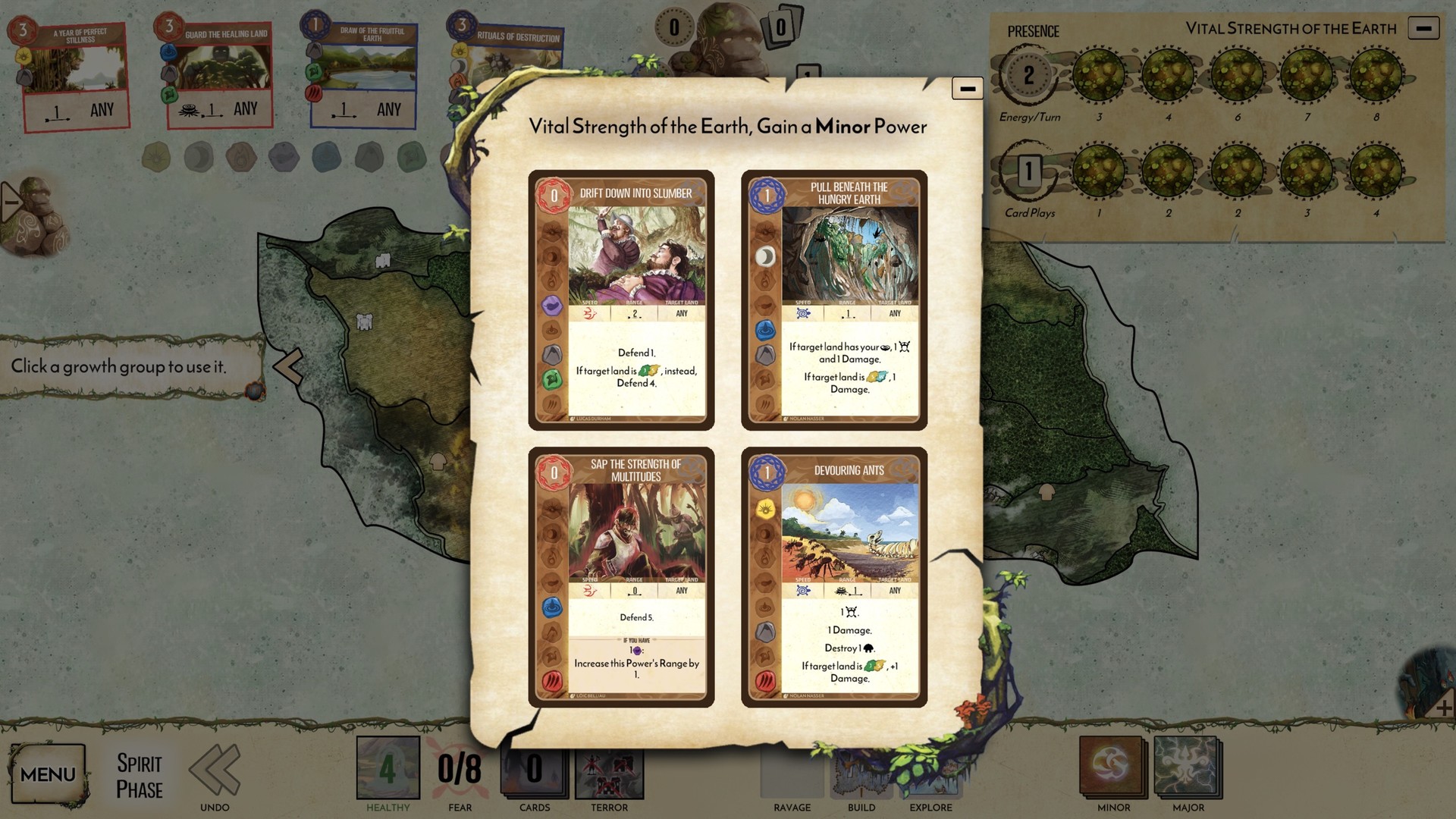1456x819 pixels.
Task: Collapse the power selection panel with the minus button
Action: (x=967, y=88)
